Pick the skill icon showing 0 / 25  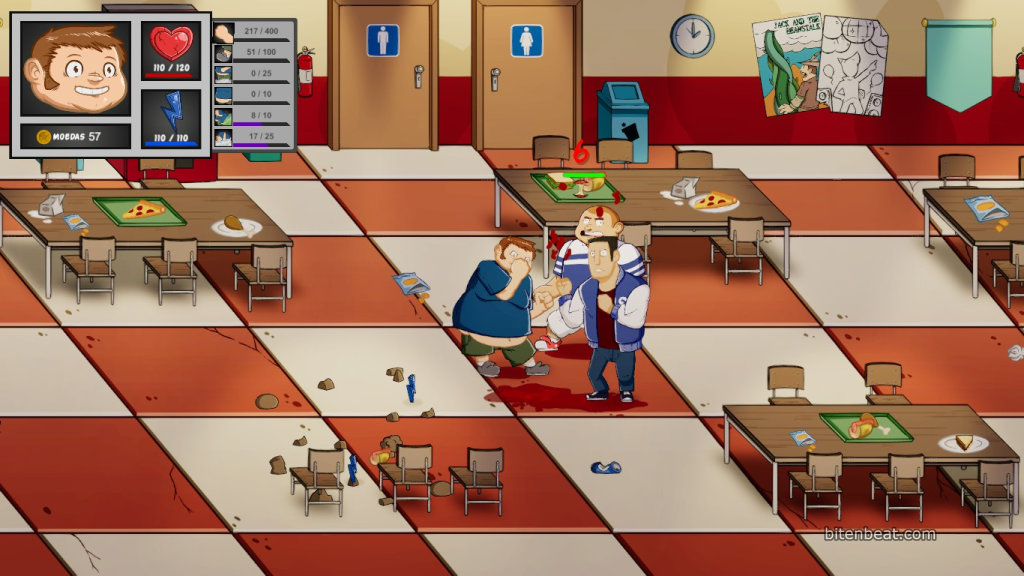[224, 74]
